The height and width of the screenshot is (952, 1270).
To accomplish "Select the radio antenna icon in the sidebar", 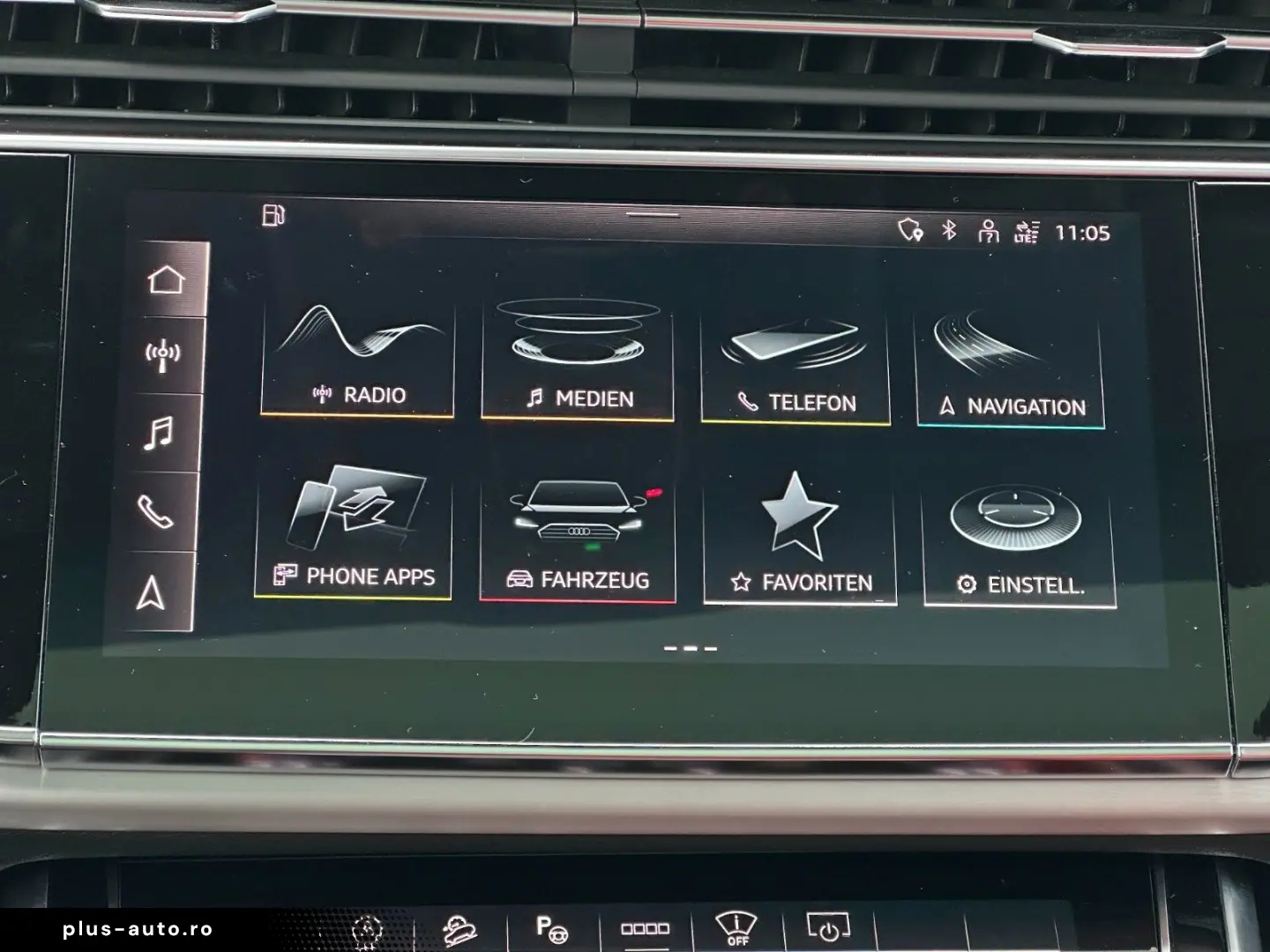I will (x=162, y=355).
